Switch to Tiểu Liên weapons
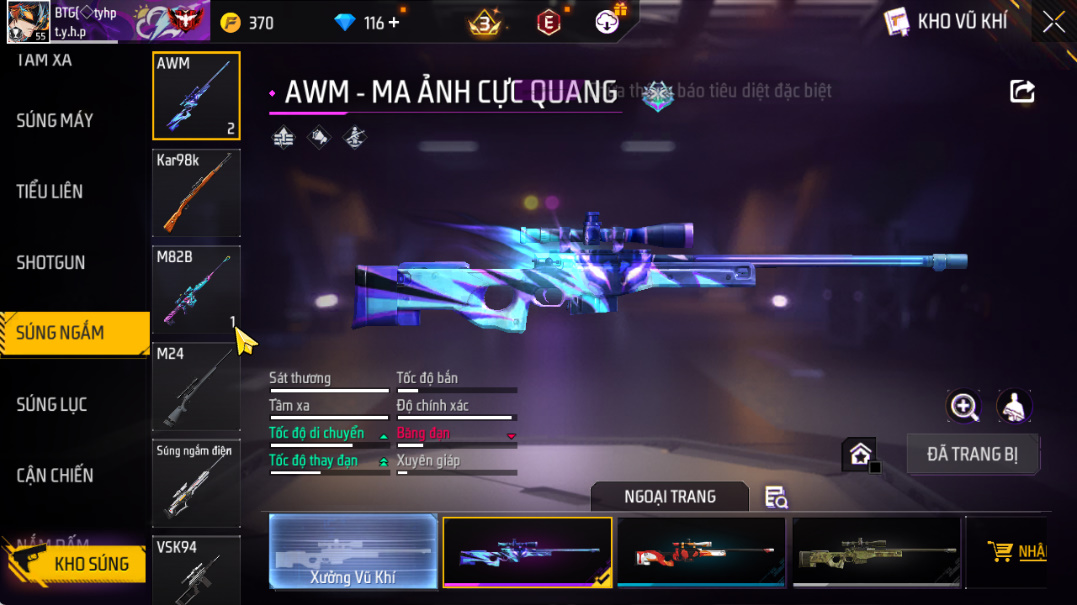Image resolution: width=1077 pixels, height=605 pixels. [x=50, y=192]
